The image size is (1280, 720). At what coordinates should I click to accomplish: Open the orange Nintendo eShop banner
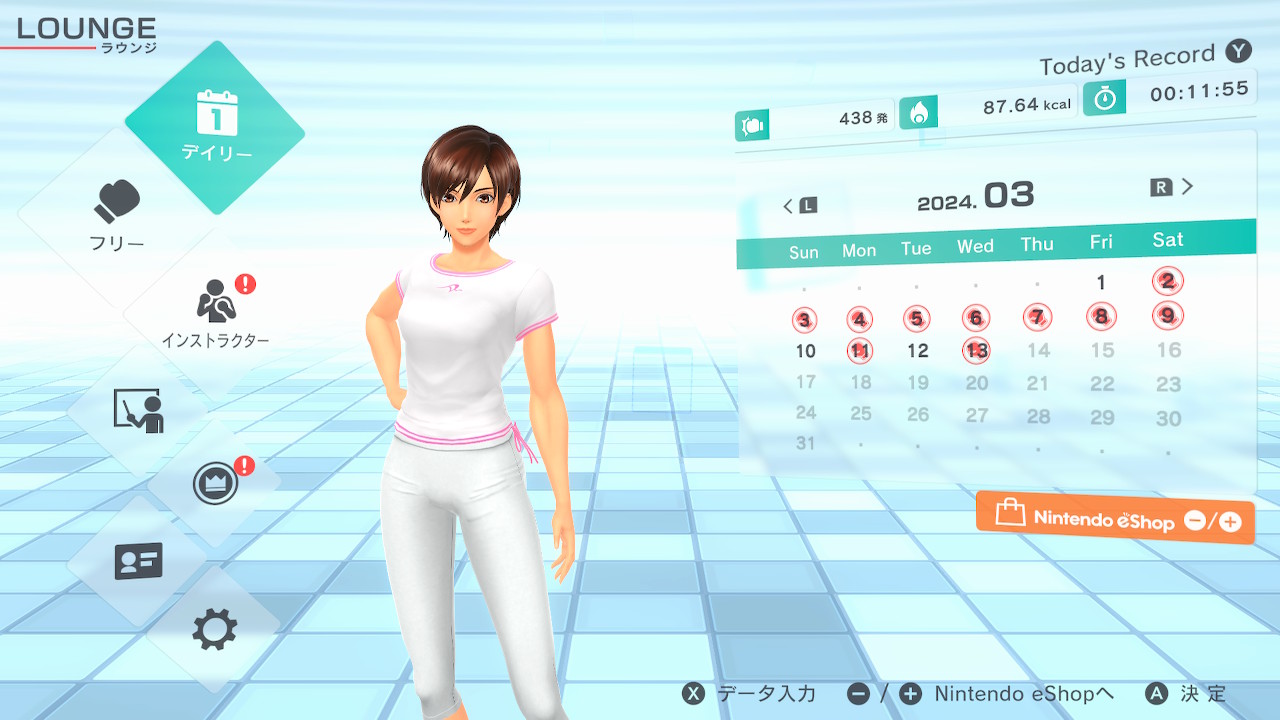click(x=1115, y=518)
